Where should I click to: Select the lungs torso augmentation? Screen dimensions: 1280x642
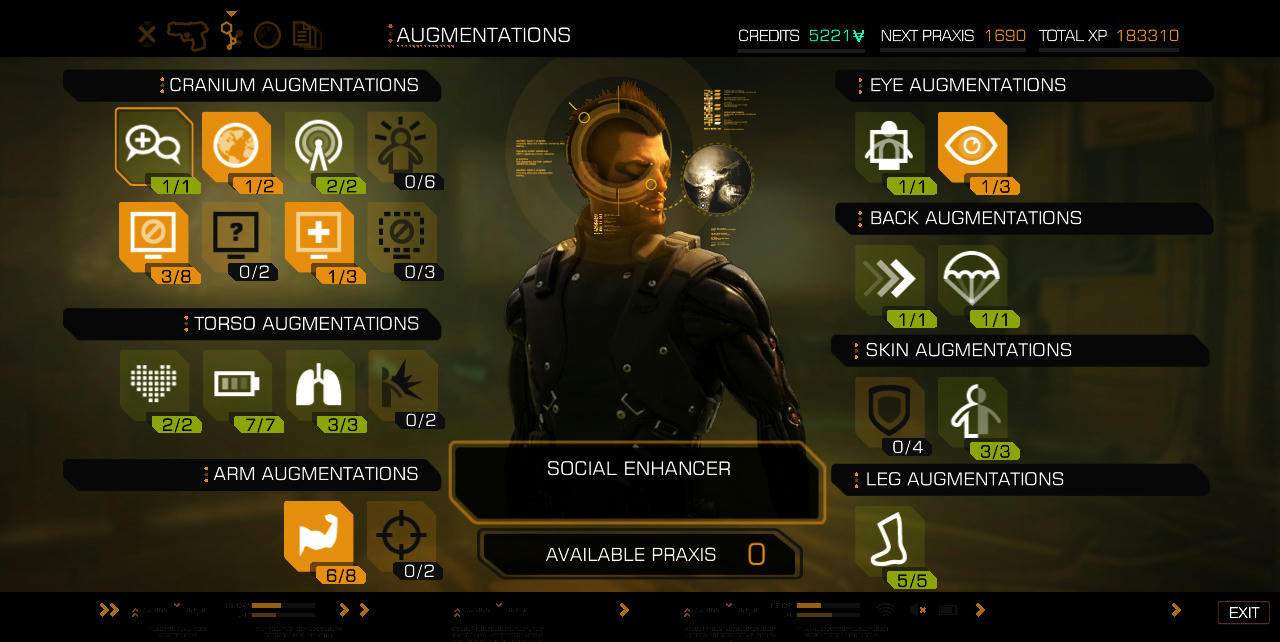pyautogui.click(x=319, y=384)
